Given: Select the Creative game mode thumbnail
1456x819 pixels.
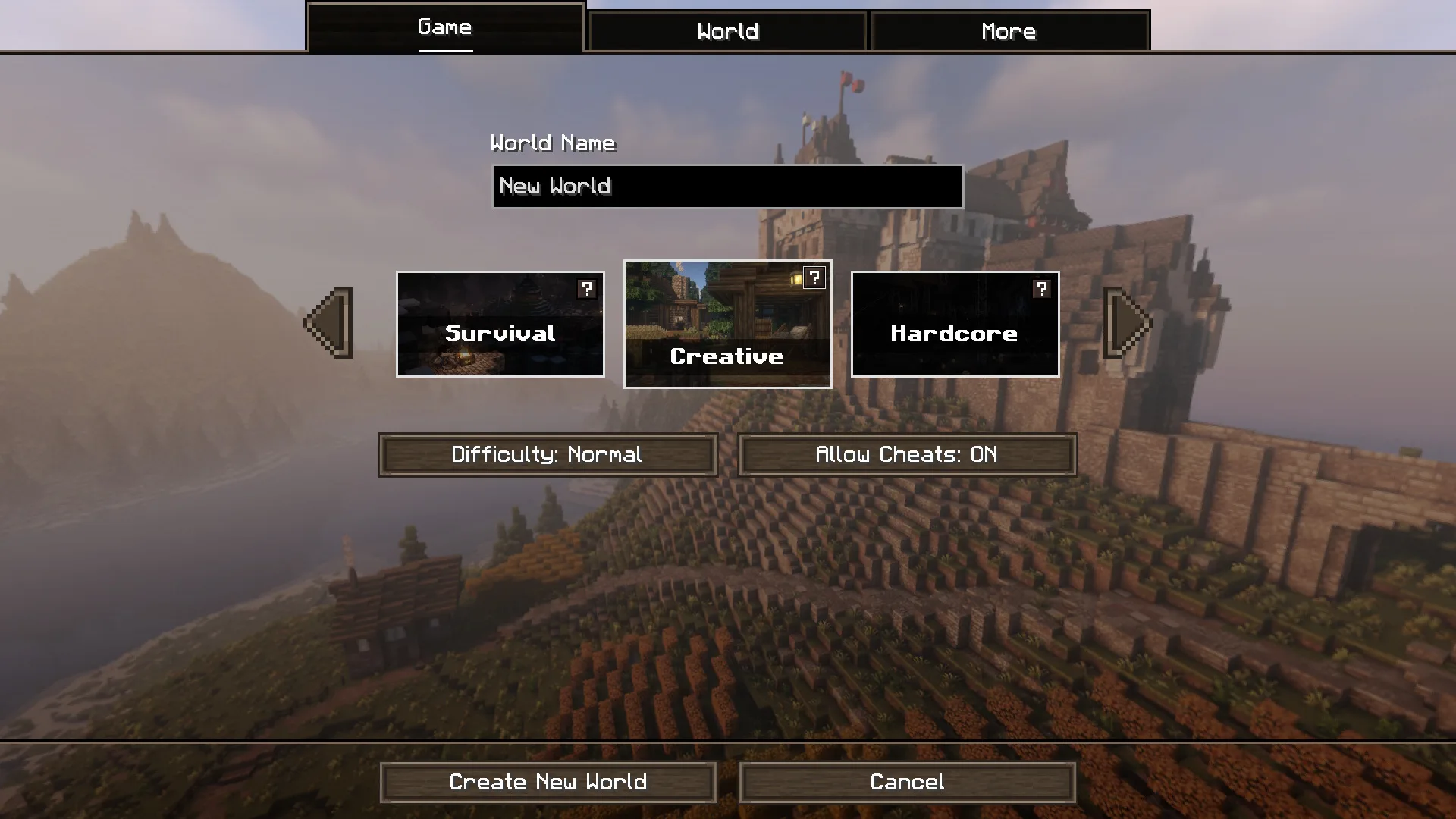Looking at the screenshot, I should (x=727, y=356).
